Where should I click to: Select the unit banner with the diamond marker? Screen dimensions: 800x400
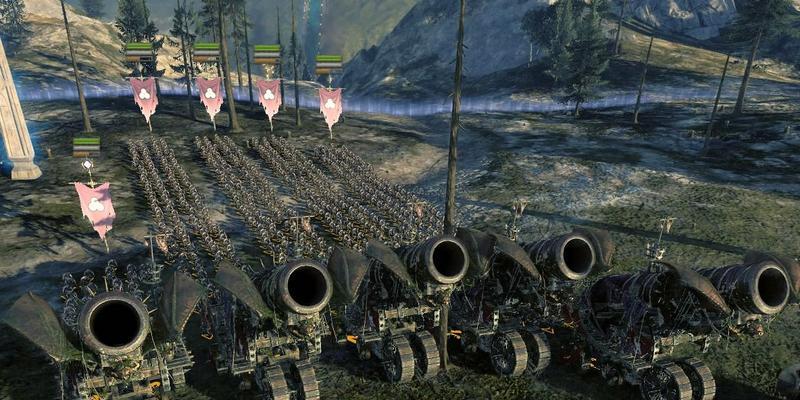coord(95,203)
